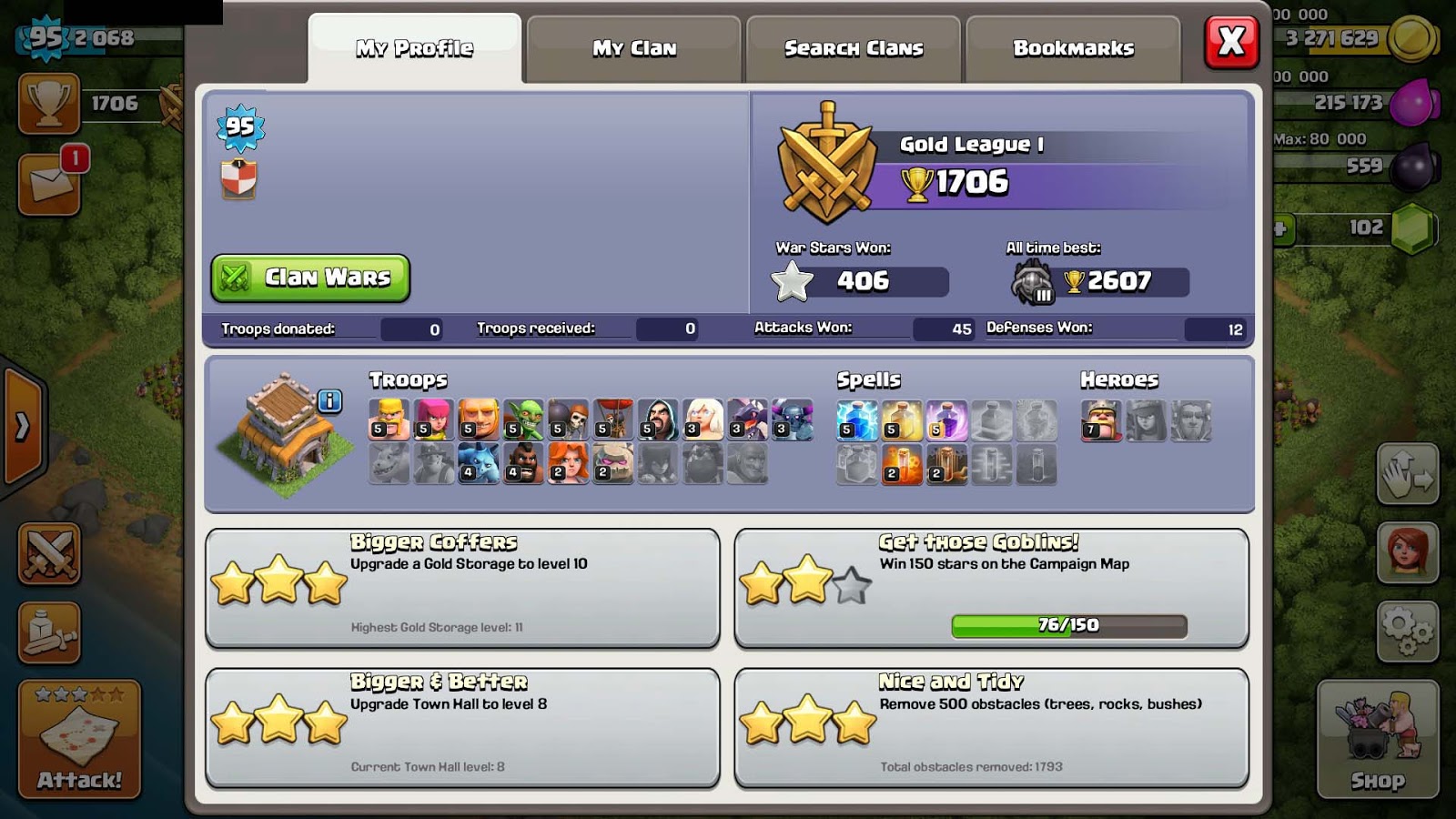Select the level 3 P.E.K.K.A troop icon
The height and width of the screenshot is (819, 1456).
point(792,421)
